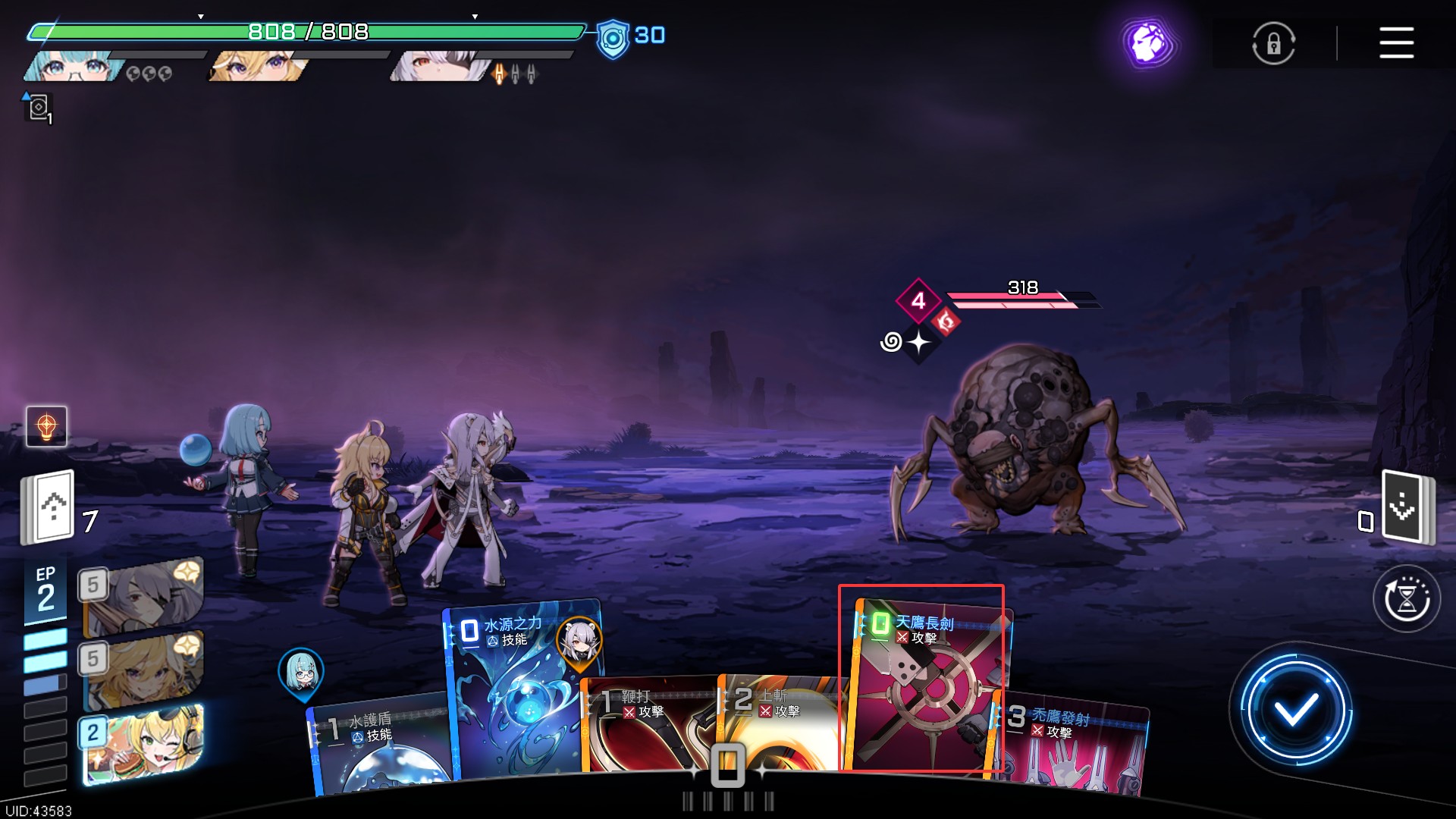The image size is (1456, 819).
Task: Choose the 禿鷹發射 attack card
Action: (x=1073, y=743)
